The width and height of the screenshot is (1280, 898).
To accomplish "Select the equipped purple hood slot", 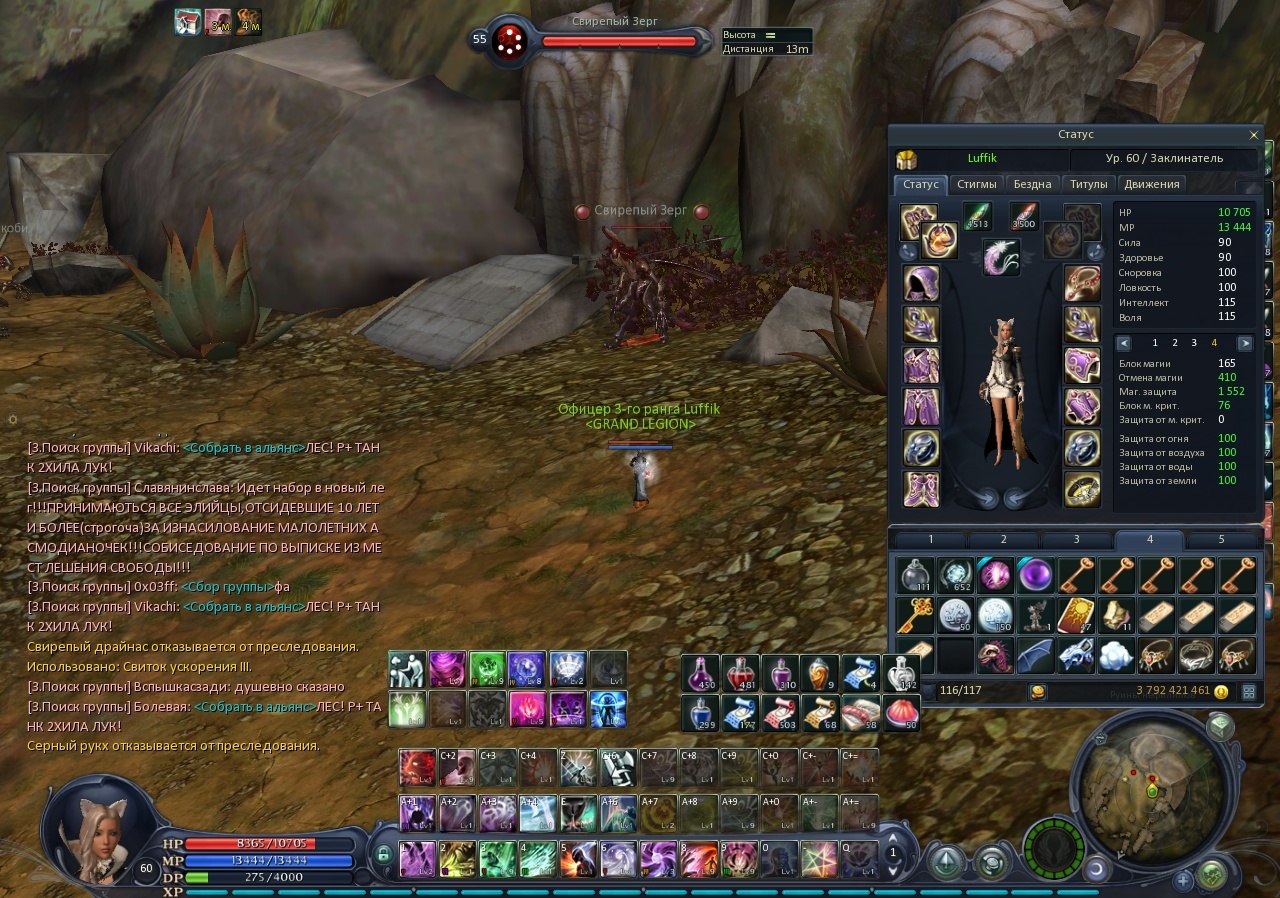I will (x=920, y=283).
